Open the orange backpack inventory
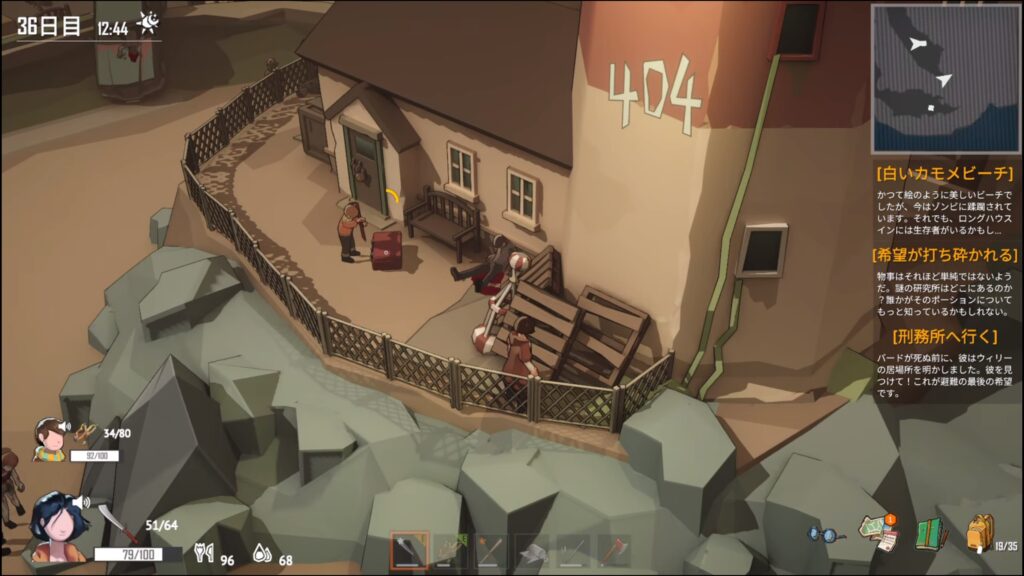The width and height of the screenshot is (1024, 576). pos(981,534)
